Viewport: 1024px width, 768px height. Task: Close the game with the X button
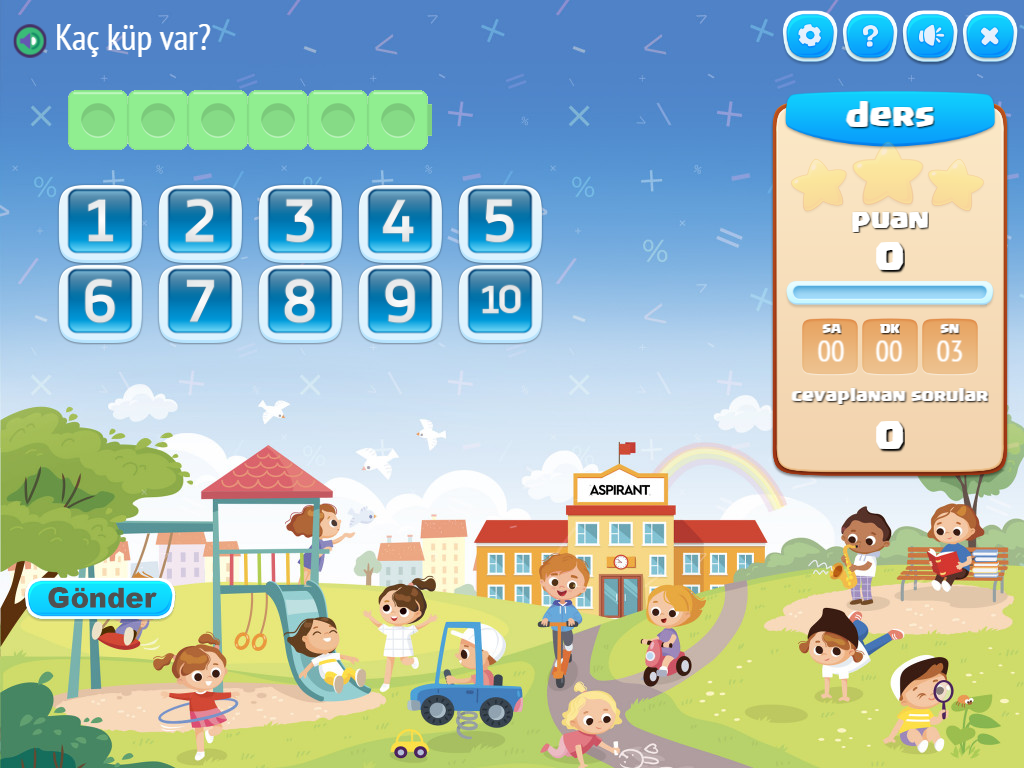(990, 37)
